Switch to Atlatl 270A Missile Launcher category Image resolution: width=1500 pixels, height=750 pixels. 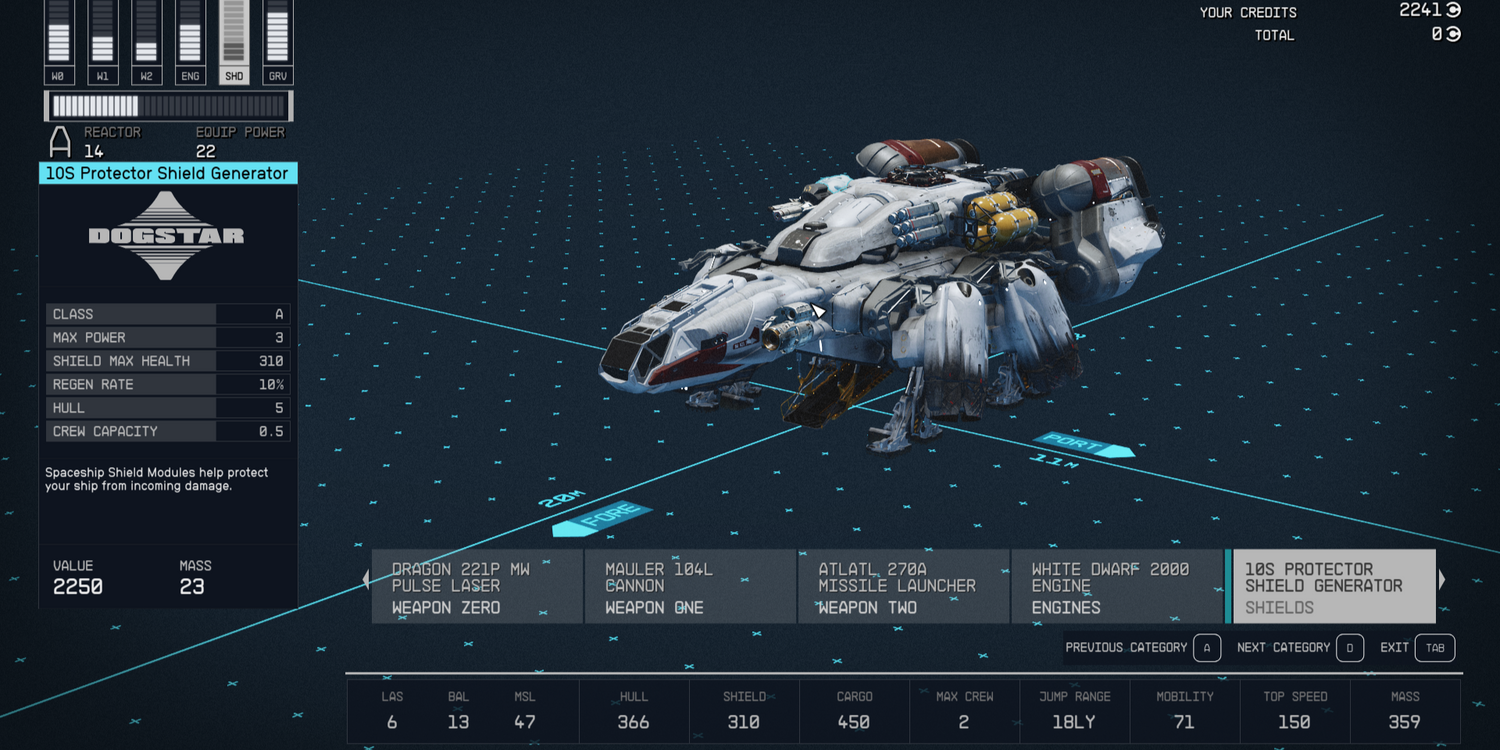click(x=903, y=587)
